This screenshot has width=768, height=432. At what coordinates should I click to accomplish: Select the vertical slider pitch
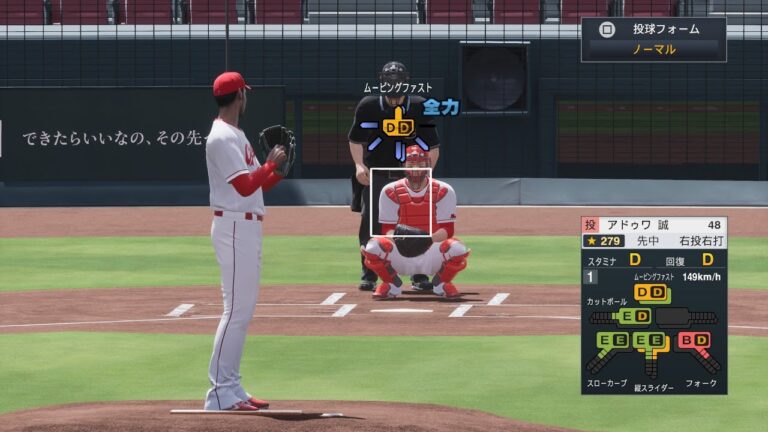(652, 341)
